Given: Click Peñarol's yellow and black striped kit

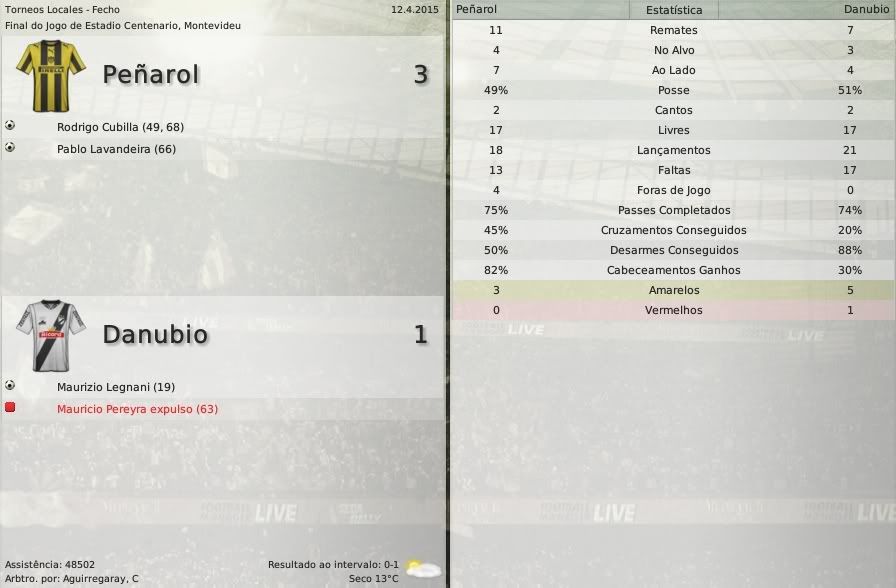Looking at the screenshot, I should [x=51, y=75].
